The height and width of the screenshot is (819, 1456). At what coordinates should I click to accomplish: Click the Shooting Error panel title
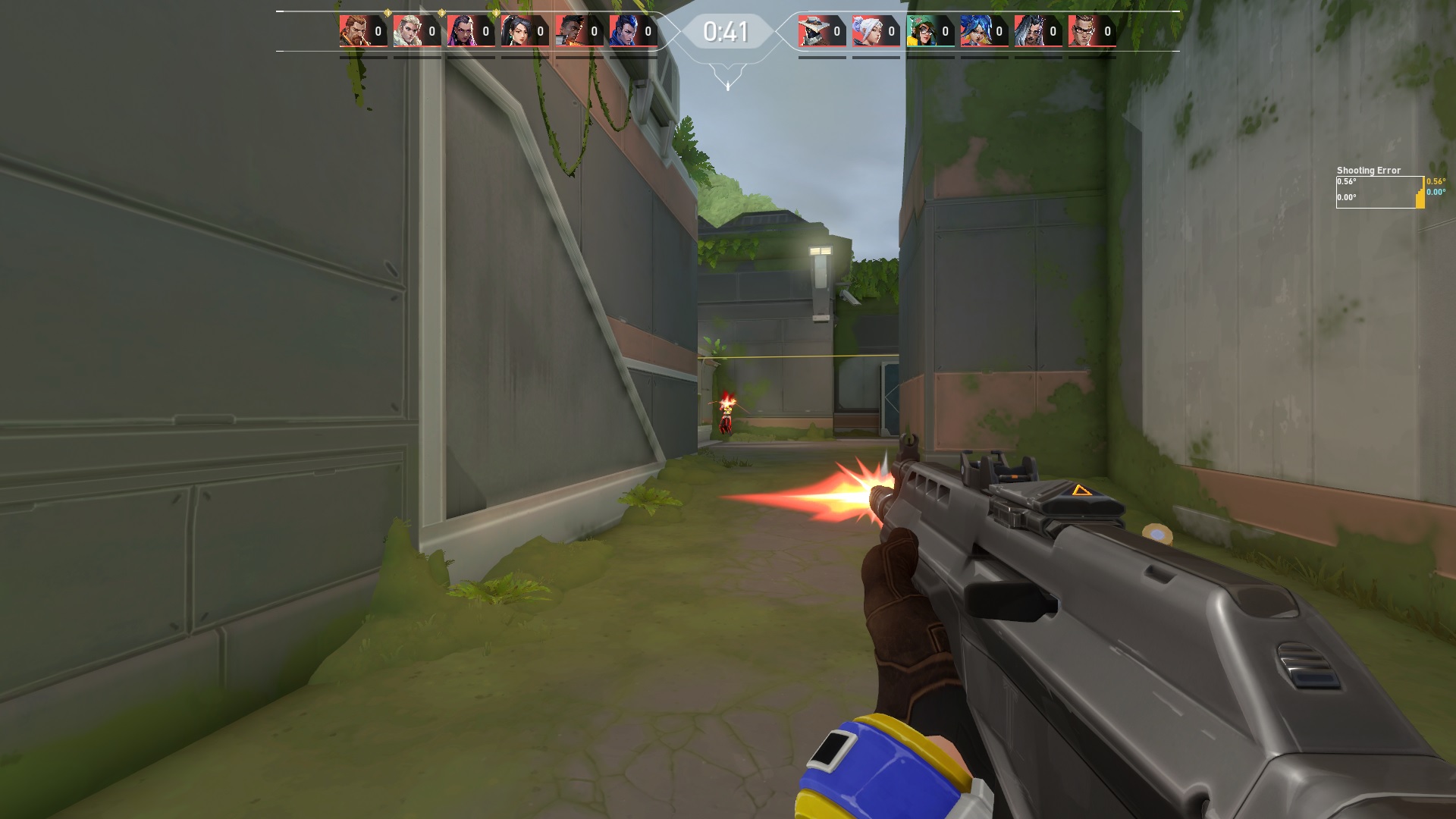(x=1367, y=170)
